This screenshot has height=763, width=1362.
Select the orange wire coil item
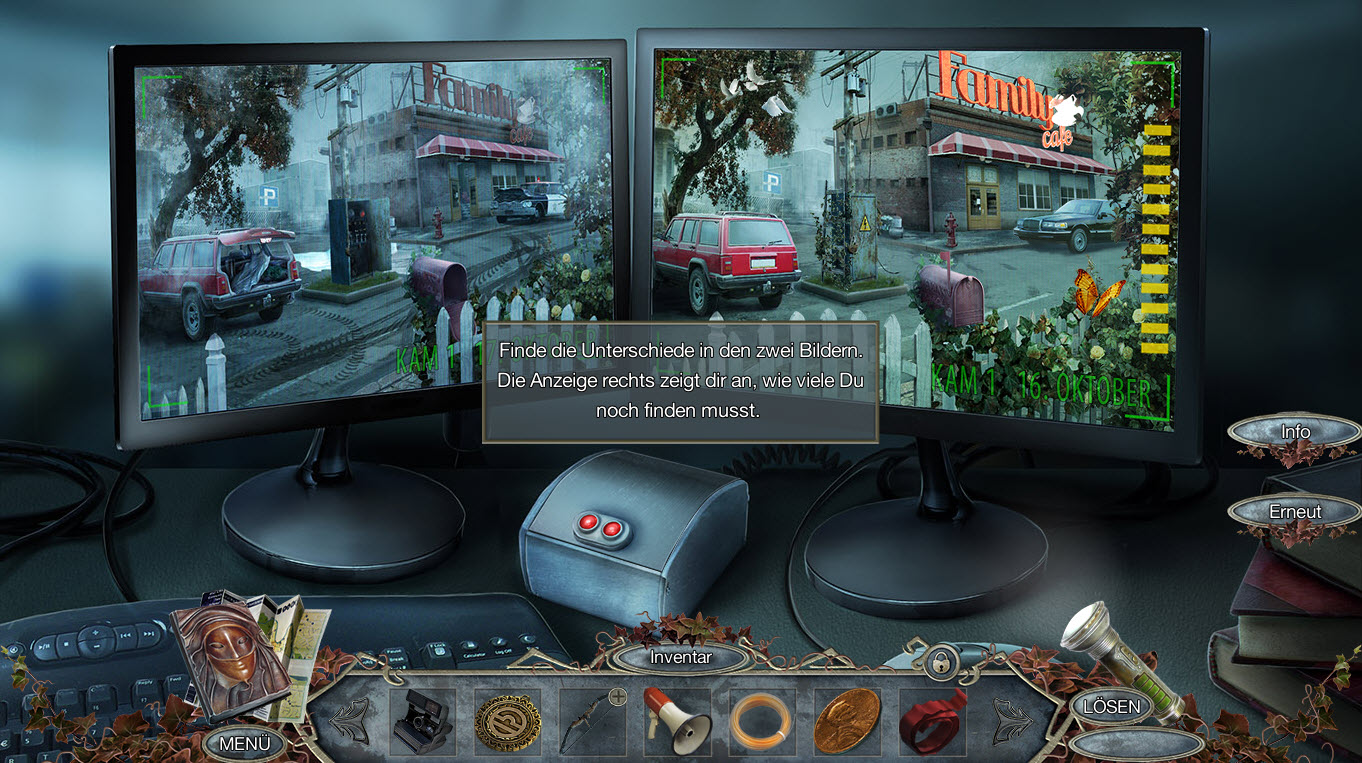click(x=762, y=721)
